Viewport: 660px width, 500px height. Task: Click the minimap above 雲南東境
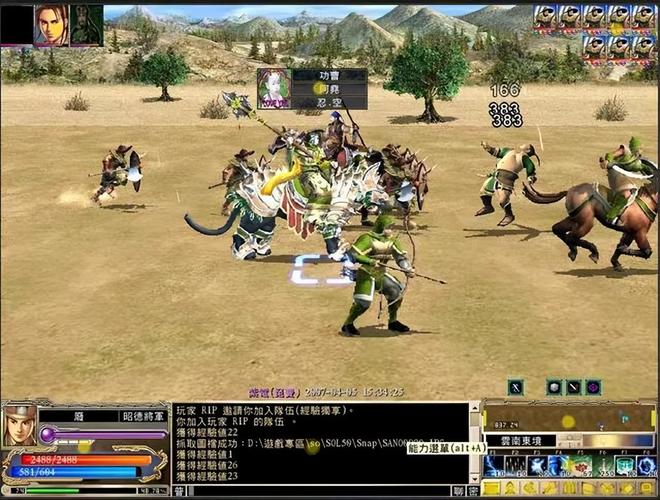click(x=568, y=418)
